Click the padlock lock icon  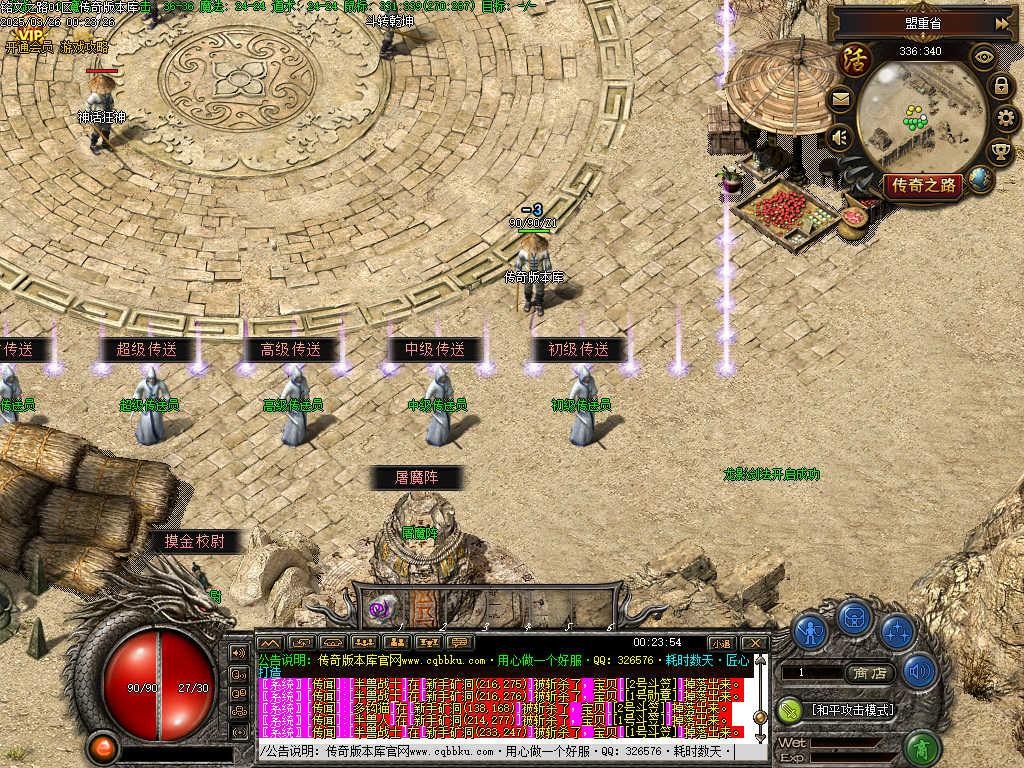[x=1000, y=86]
